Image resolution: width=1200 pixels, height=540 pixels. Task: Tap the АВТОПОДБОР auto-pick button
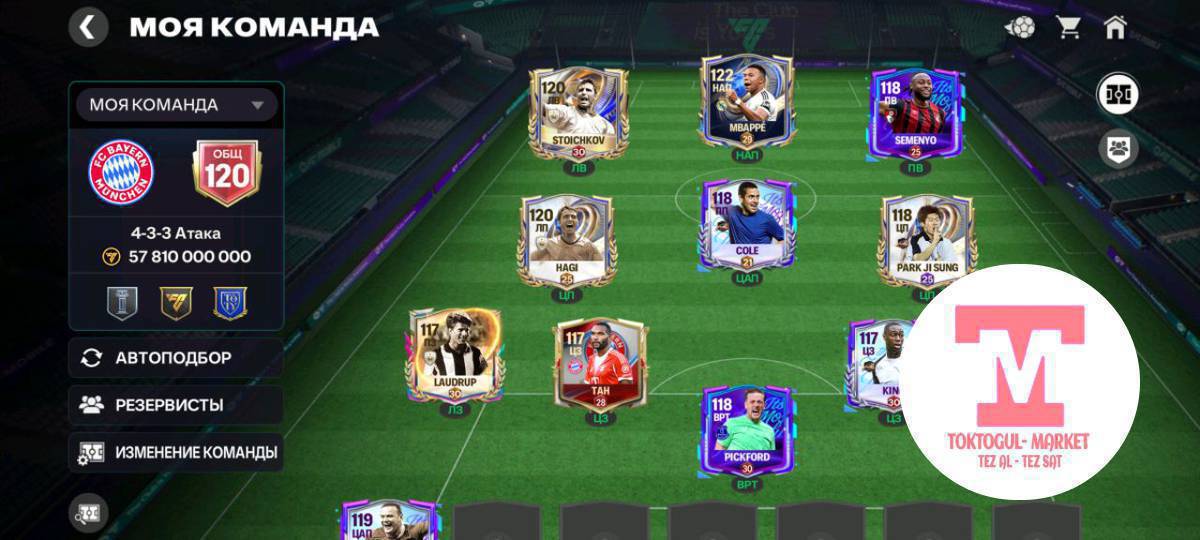[176, 358]
